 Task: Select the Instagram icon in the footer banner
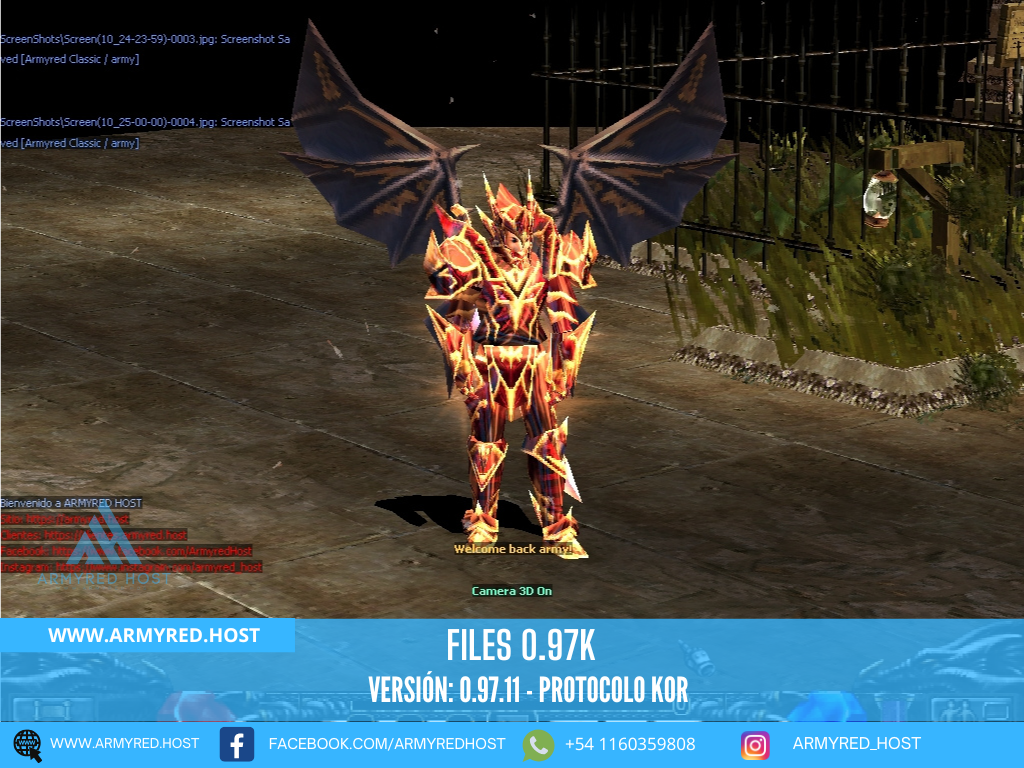pyautogui.click(x=755, y=745)
